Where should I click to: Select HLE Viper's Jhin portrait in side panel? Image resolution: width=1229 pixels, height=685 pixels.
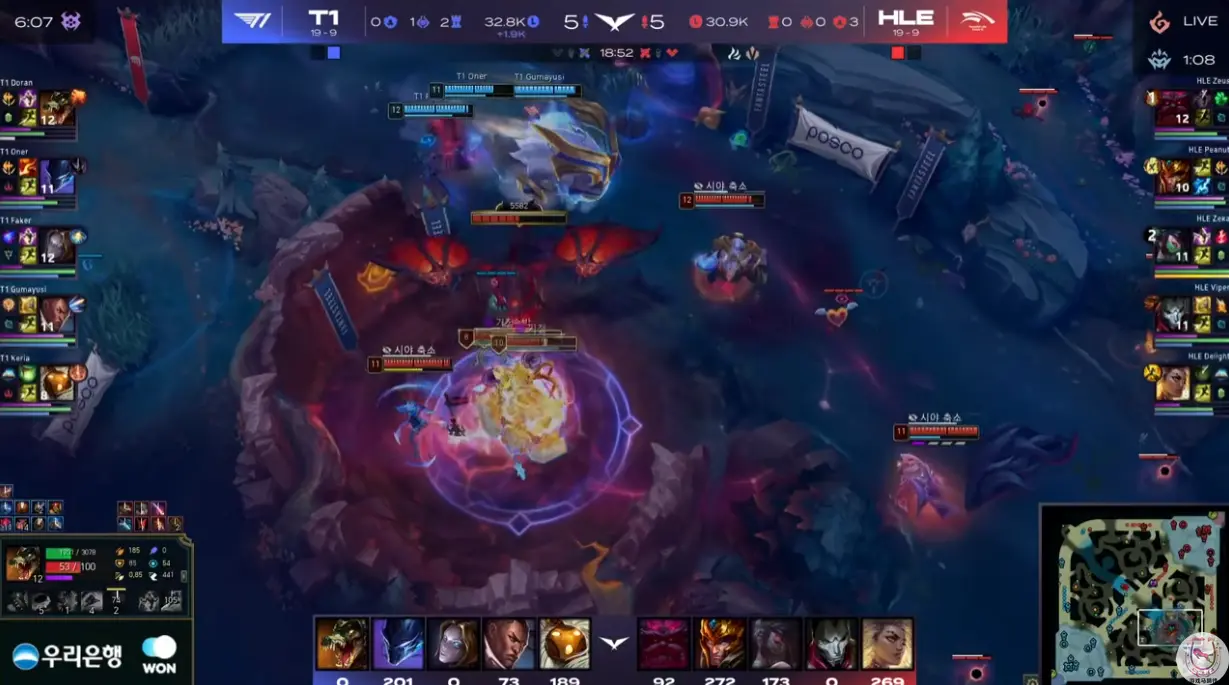tap(1173, 314)
